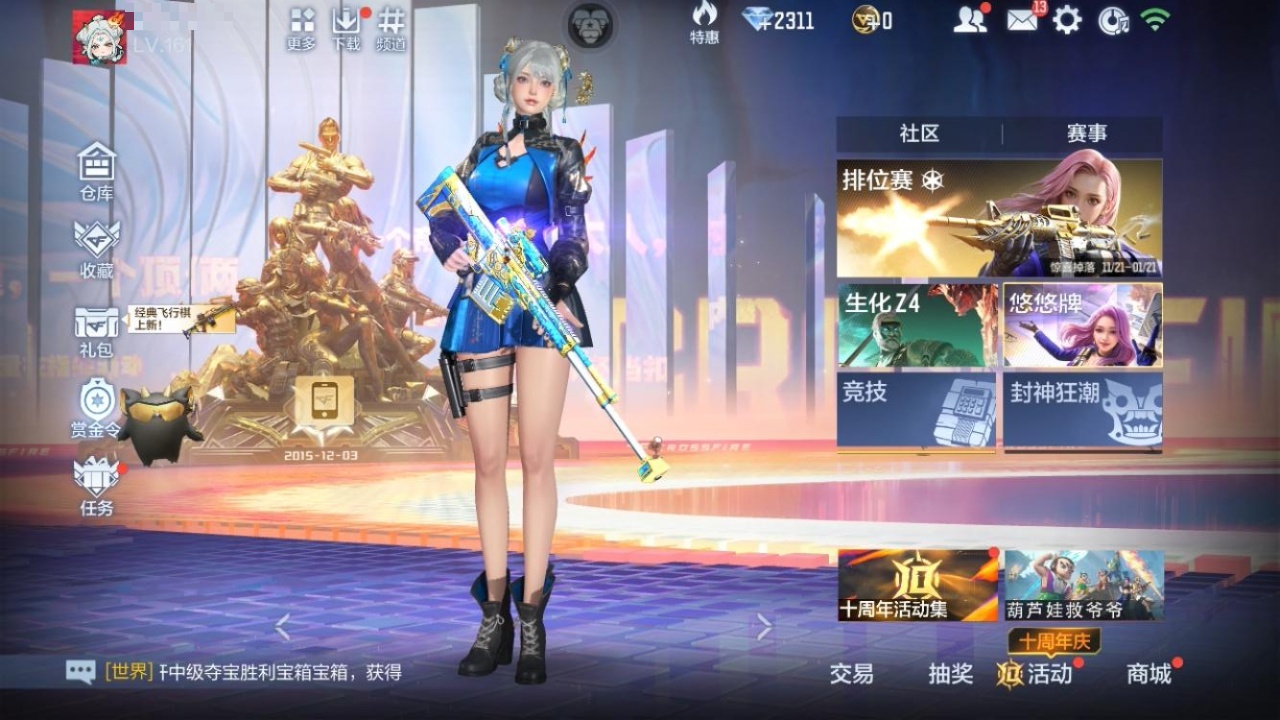
Task: Open the 抽奖 lottery draw
Action: [x=950, y=674]
